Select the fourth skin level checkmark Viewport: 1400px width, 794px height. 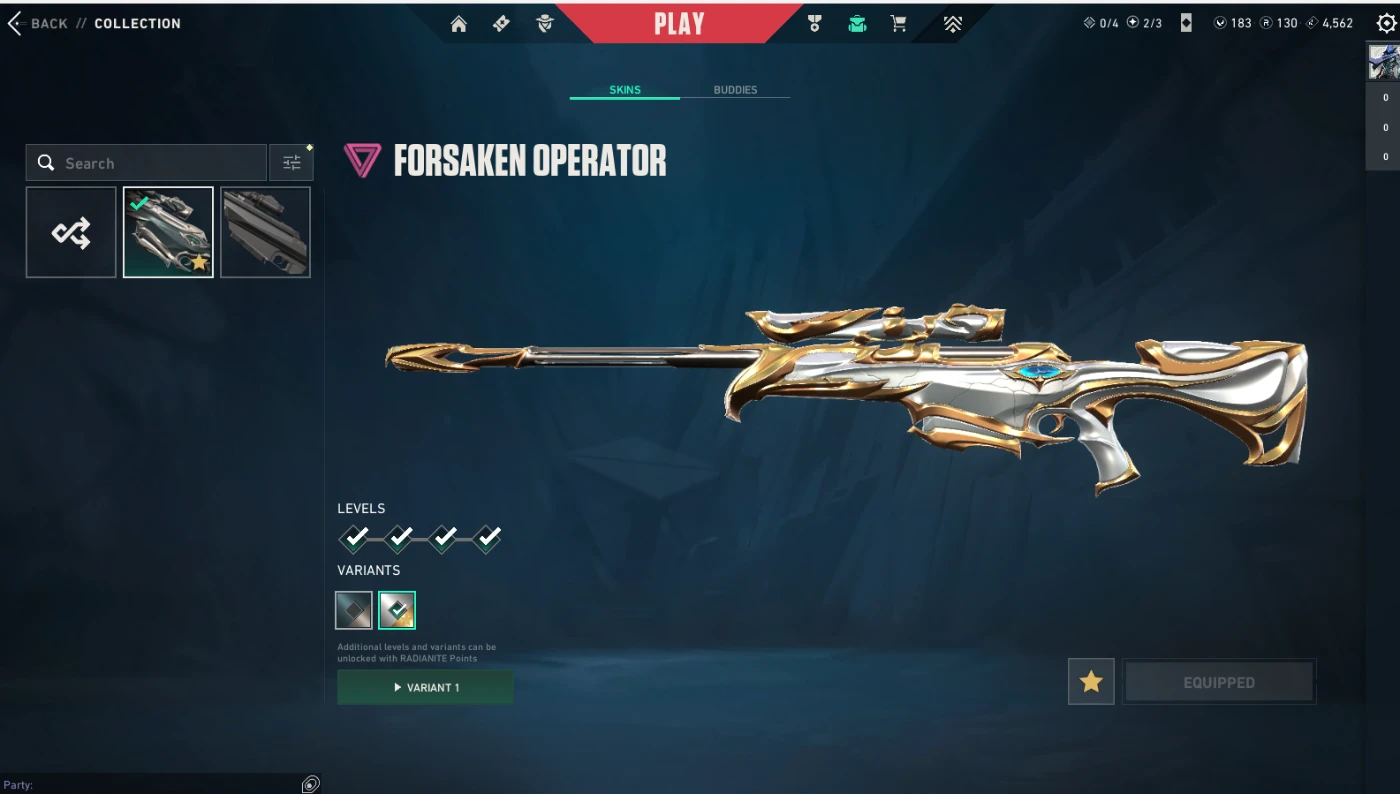pyautogui.click(x=487, y=539)
